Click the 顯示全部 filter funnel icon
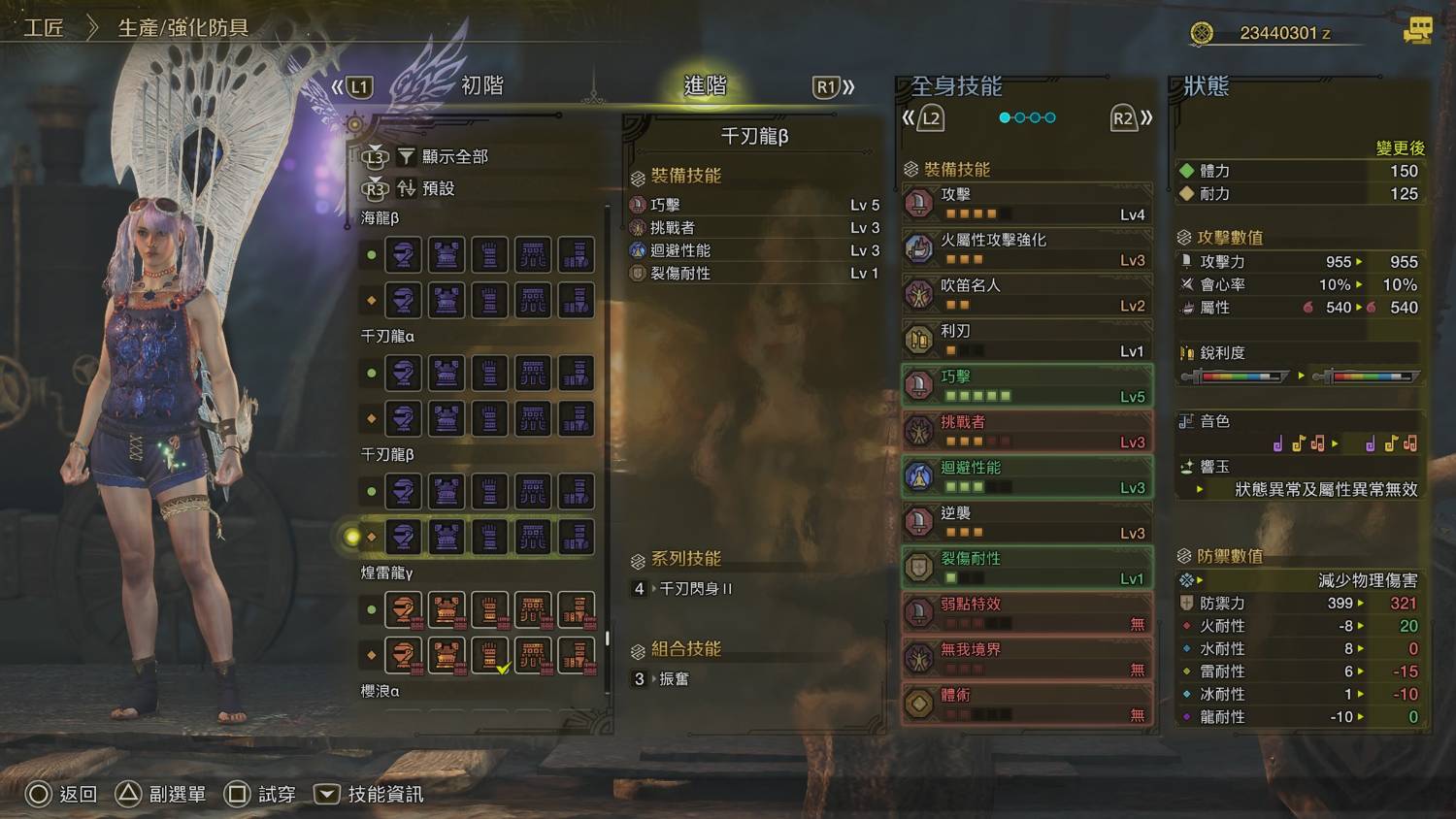Image resolution: width=1456 pixels, height=819 pixels. 405,156
